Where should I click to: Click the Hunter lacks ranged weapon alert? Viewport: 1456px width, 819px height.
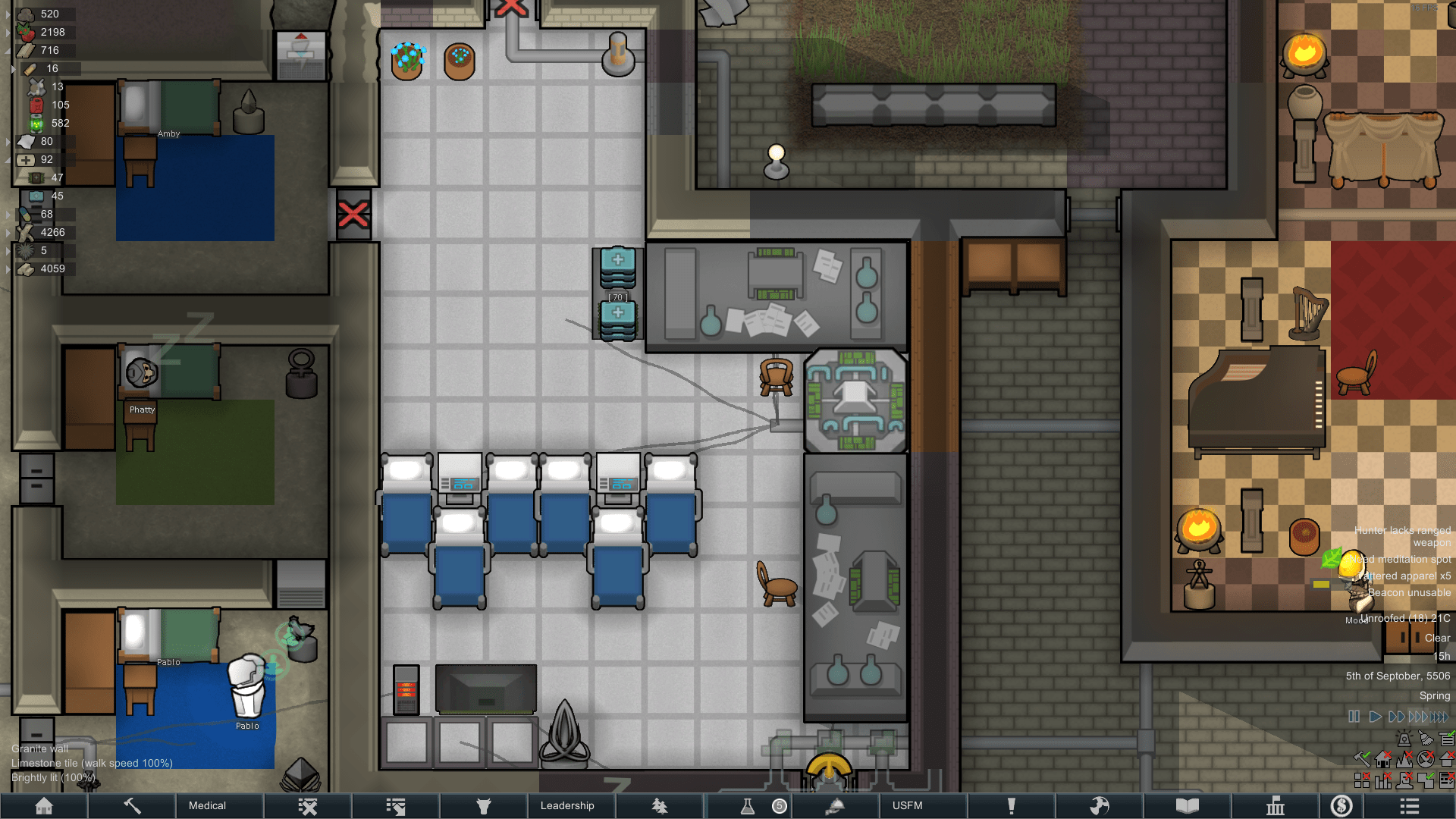[1402, 536]
